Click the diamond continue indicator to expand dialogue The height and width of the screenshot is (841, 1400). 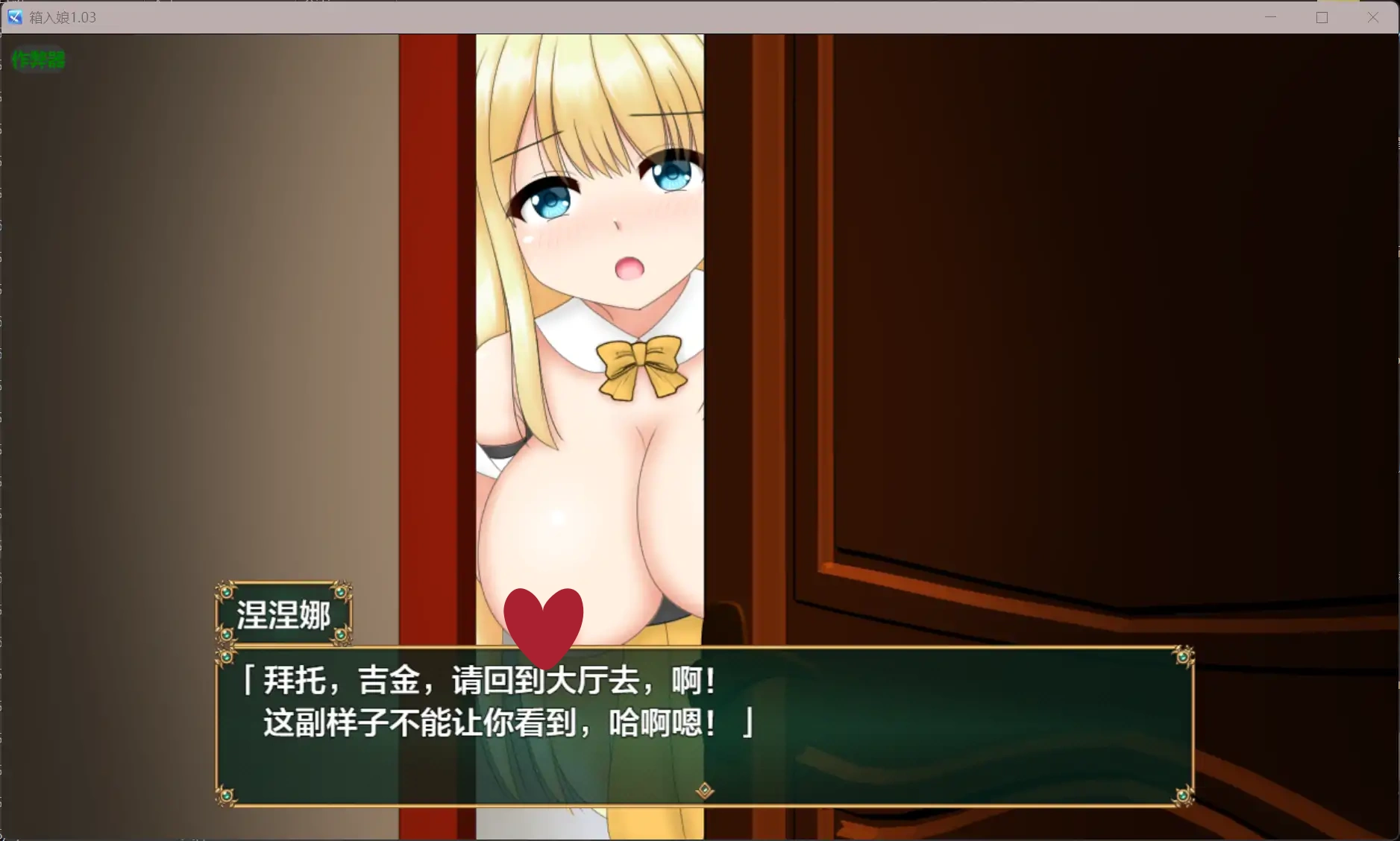(704, 790)
